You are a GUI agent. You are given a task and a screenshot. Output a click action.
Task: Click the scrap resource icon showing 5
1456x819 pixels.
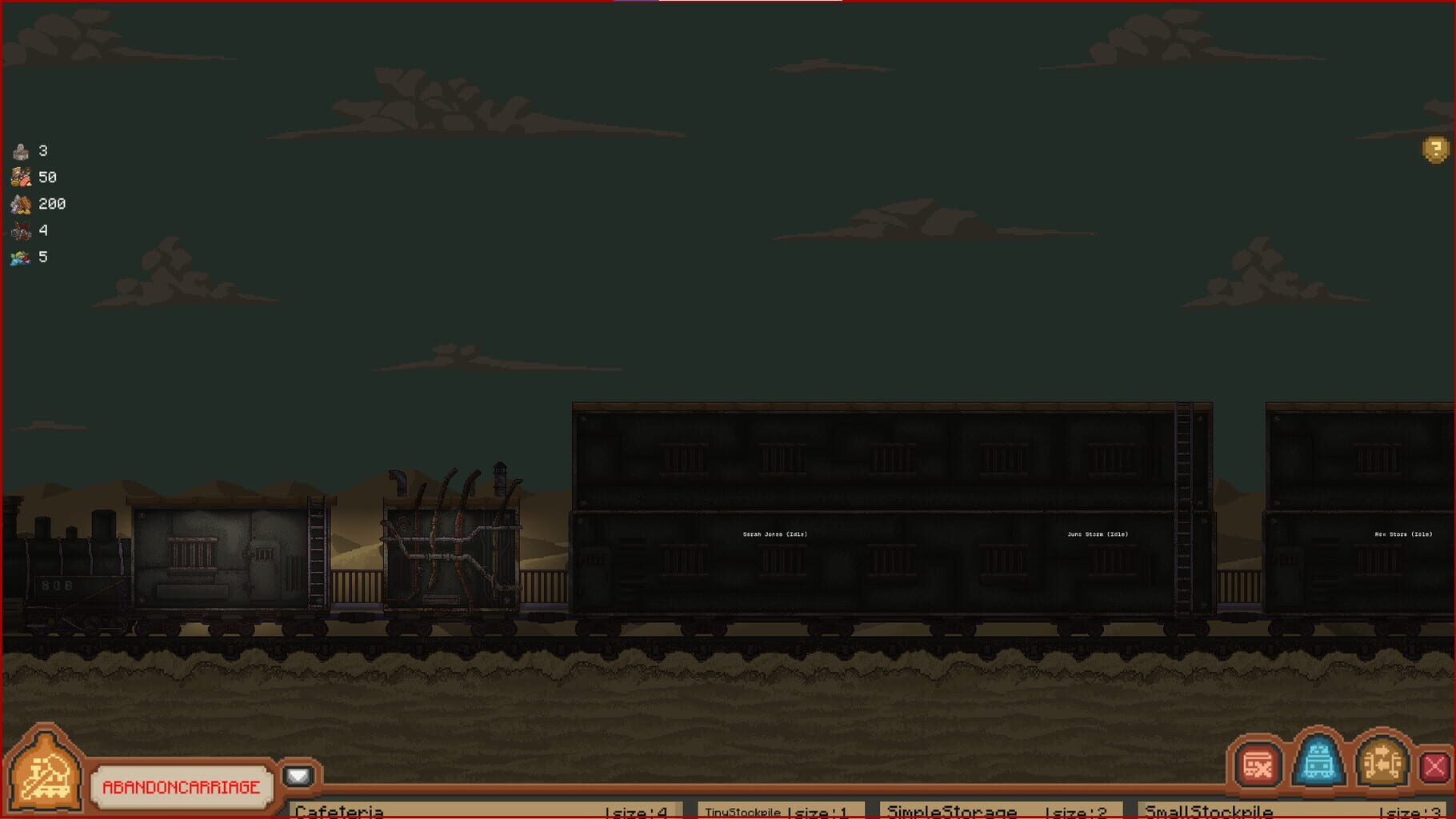coord(20,257)
